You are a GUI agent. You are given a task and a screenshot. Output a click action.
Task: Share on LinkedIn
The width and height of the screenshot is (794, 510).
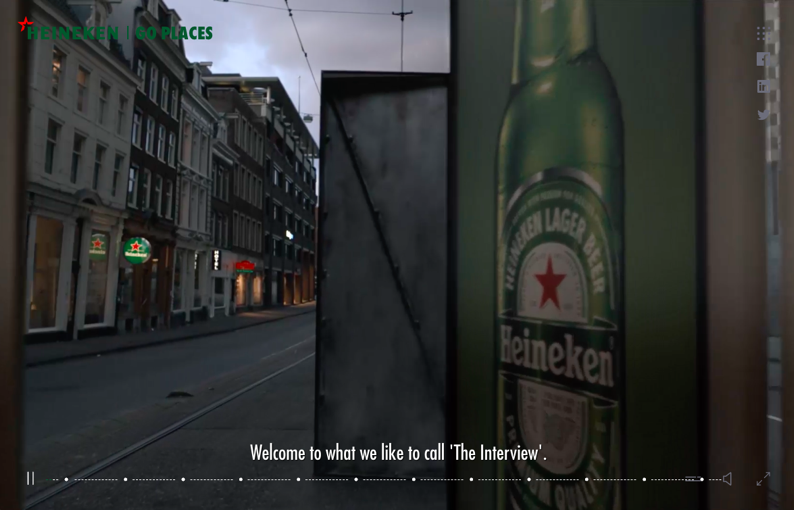point(763,87)
